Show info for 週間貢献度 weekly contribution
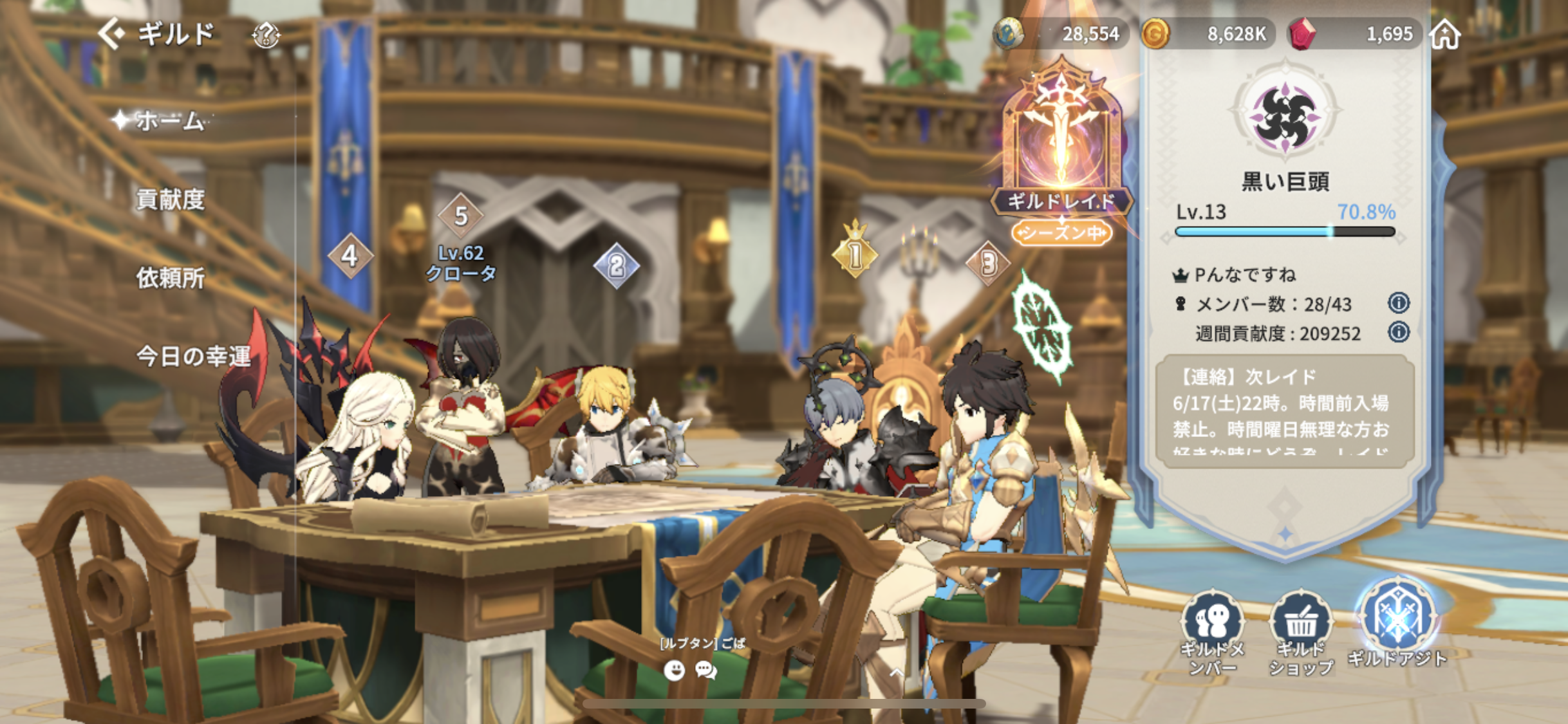Screen dimensions: 1568x724 coord(1398,332)
